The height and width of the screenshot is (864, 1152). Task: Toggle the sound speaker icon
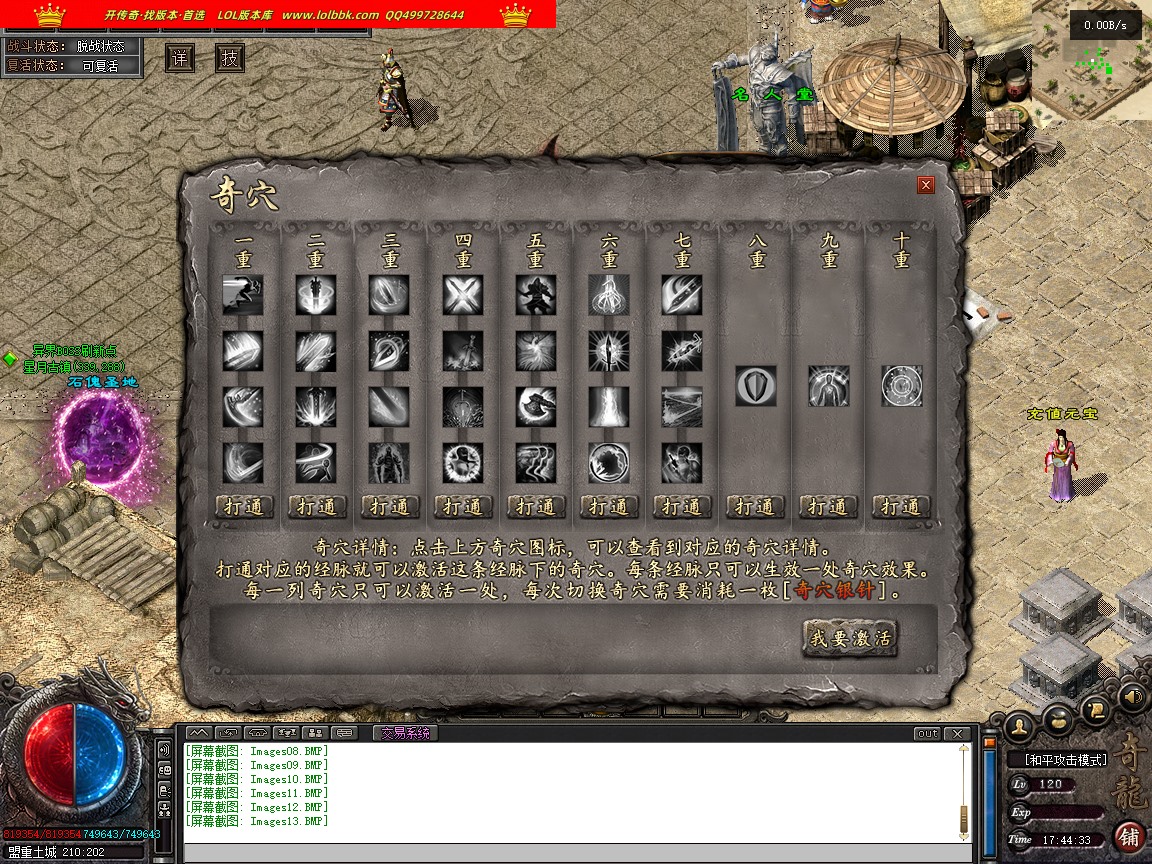(1132, 696)
